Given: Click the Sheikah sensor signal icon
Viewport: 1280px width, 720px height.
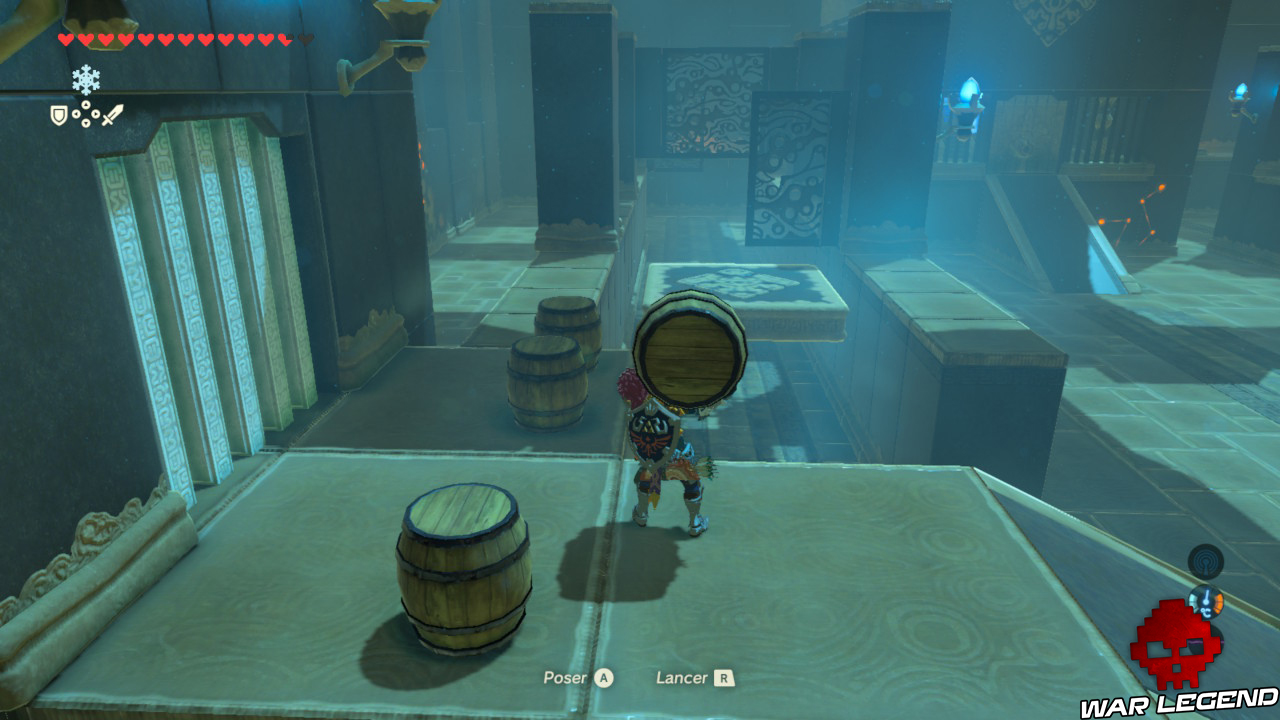Looking at the screenshot, I should point(1205,561).
